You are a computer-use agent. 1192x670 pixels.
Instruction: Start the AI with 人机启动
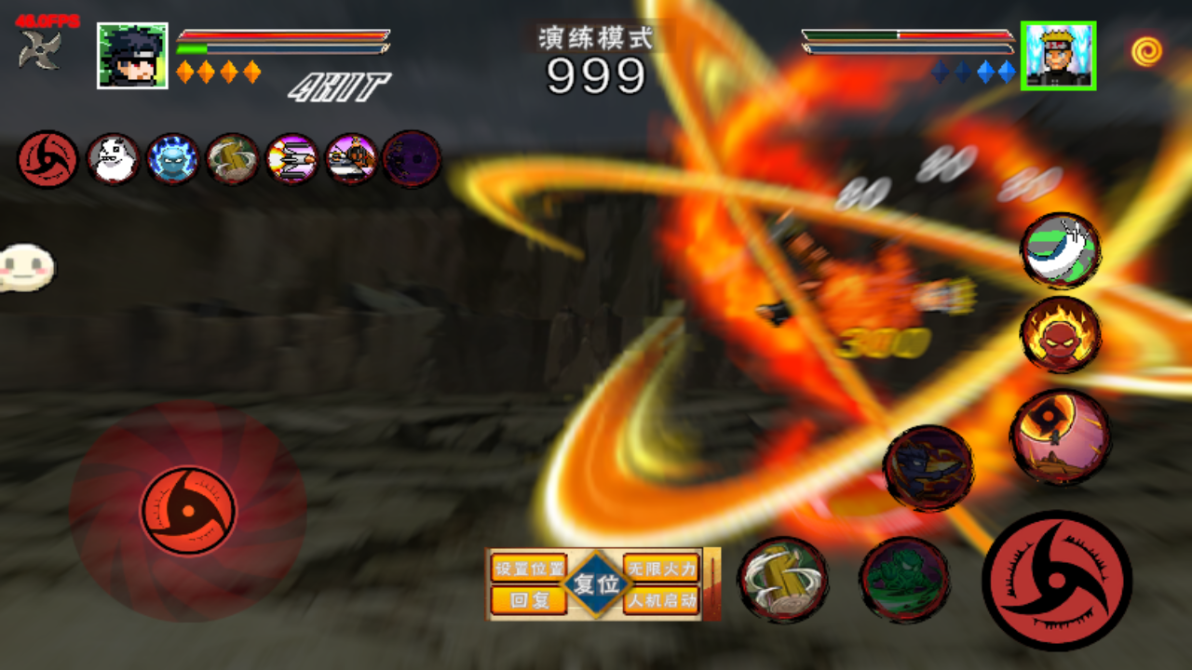point(661,600)
